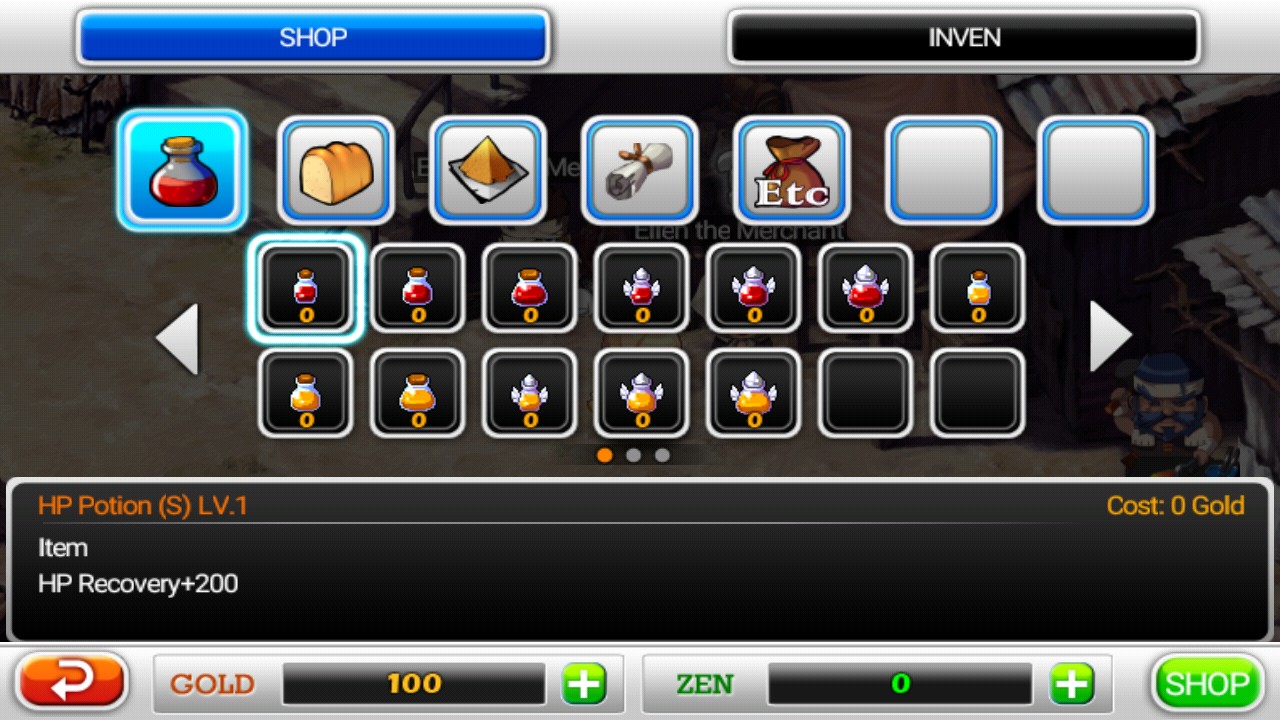Tap the green SHOP button
1280x720 pixels.
[1207, 684]
